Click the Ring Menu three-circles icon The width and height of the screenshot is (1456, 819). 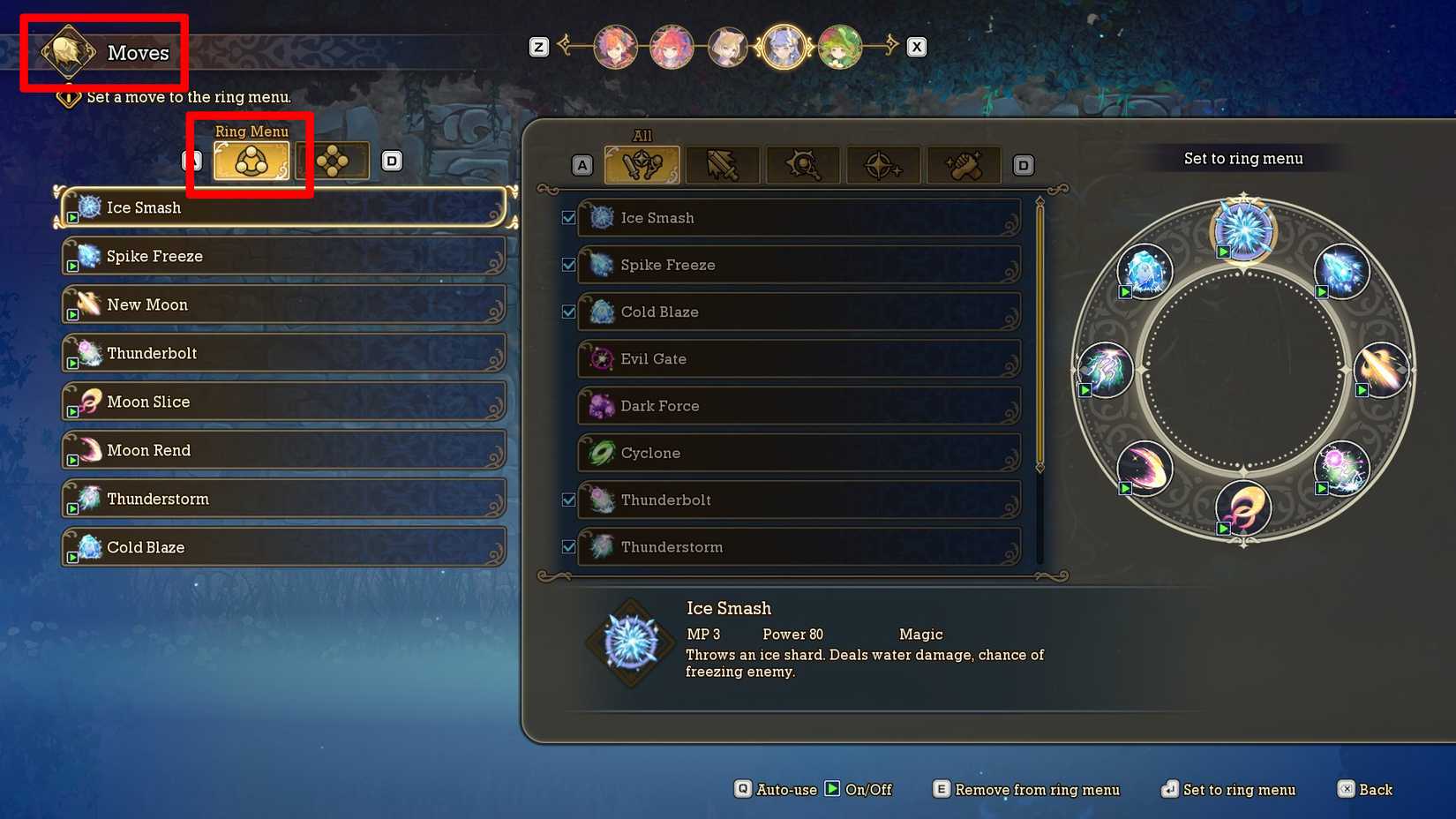tap(250, 160)
